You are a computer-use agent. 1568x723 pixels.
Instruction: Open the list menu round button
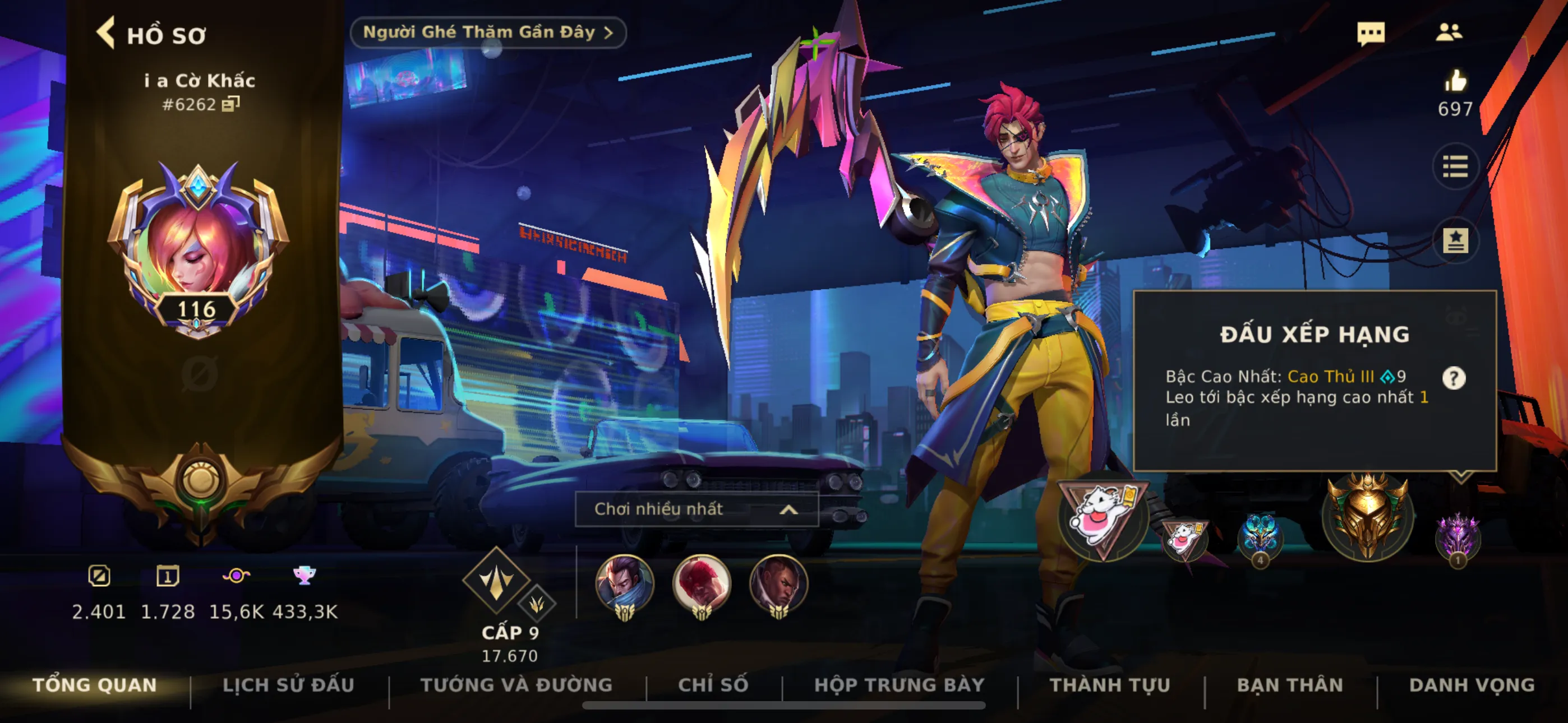[1455, 167]
